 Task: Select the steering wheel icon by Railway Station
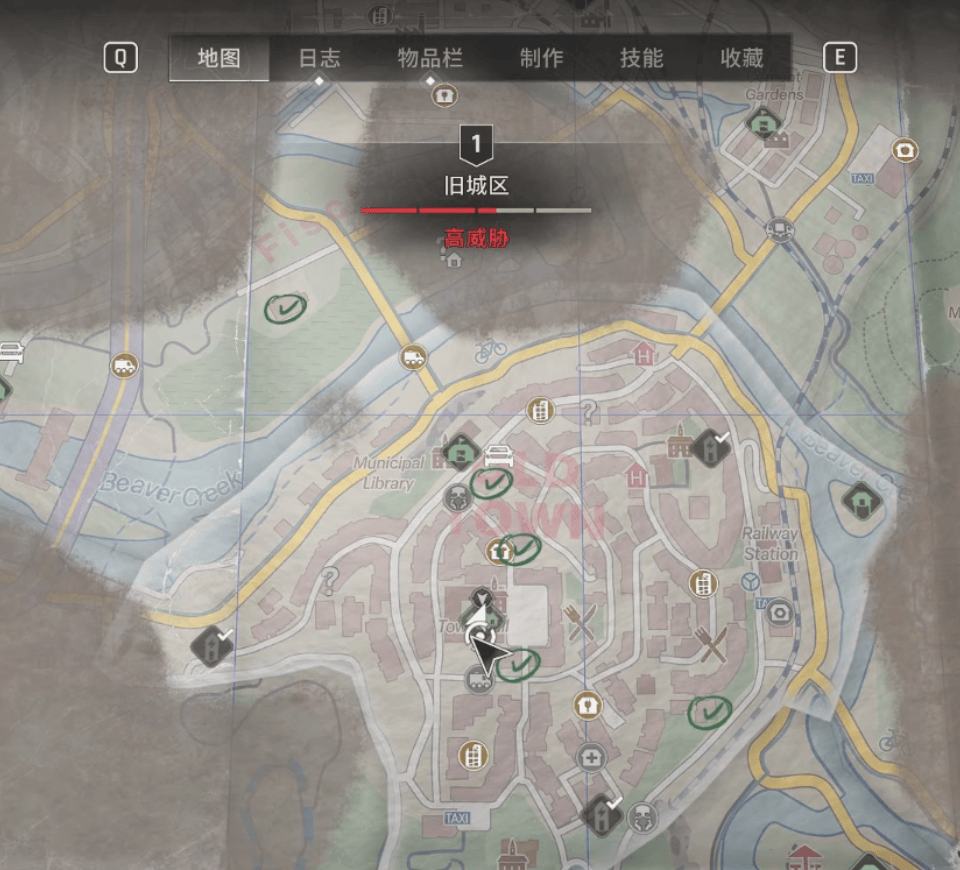point(751,582)
